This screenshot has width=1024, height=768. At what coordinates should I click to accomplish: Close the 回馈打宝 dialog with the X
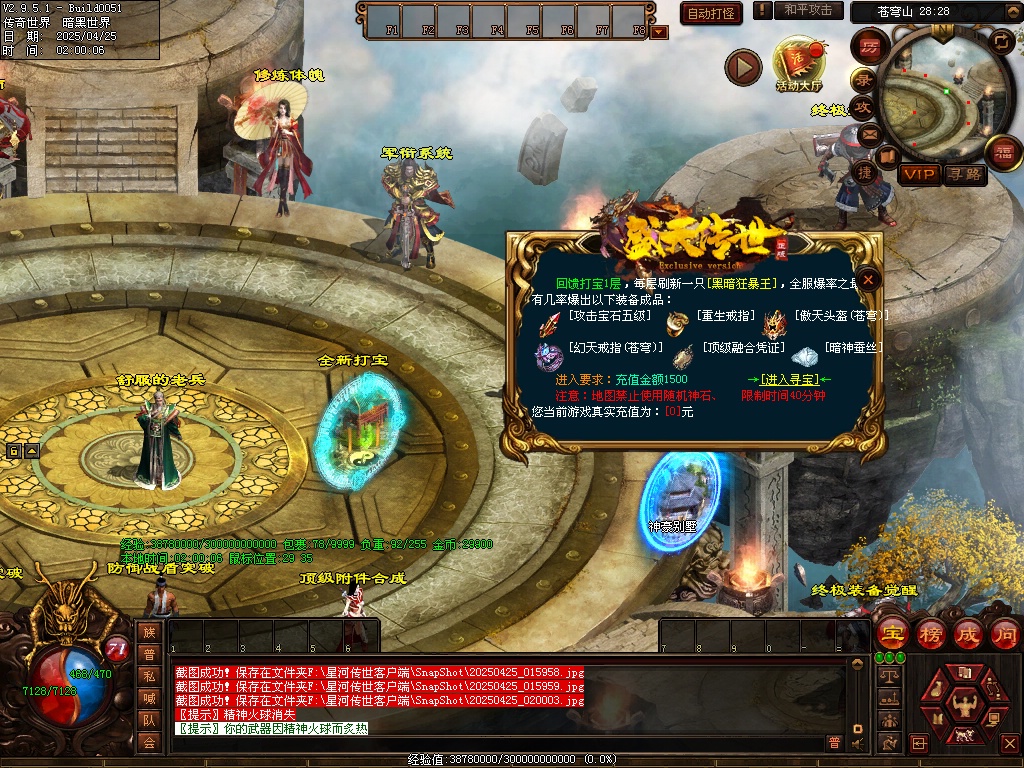pyautogui.click(x=869, y=280)
